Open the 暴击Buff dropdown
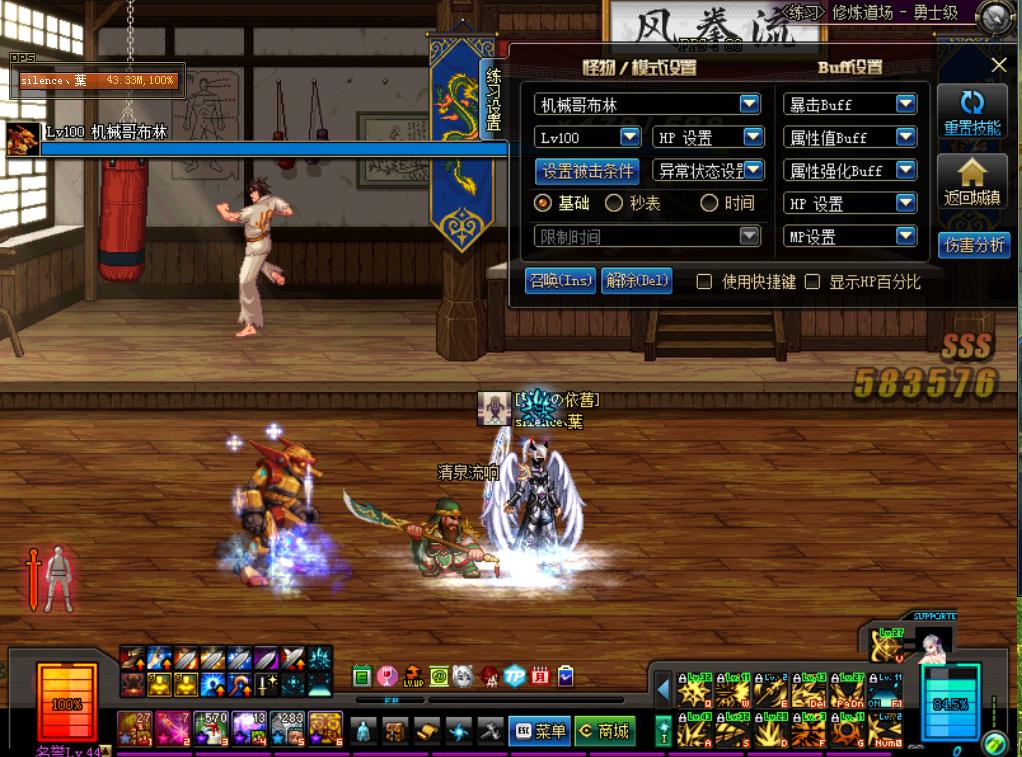1022x757 pixels. (905, 104)
